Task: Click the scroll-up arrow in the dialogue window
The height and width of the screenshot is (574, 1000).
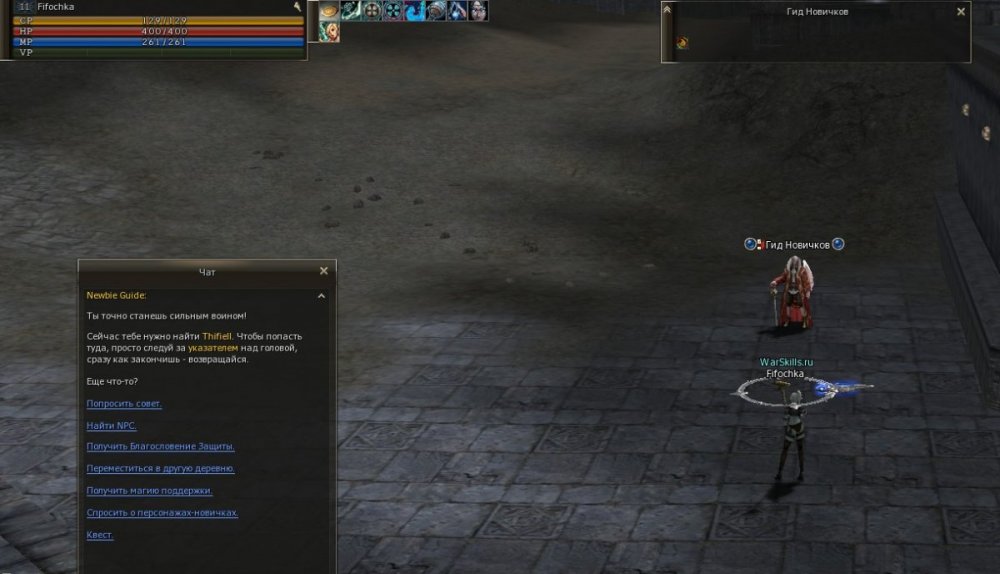Action: click(321, 296)
